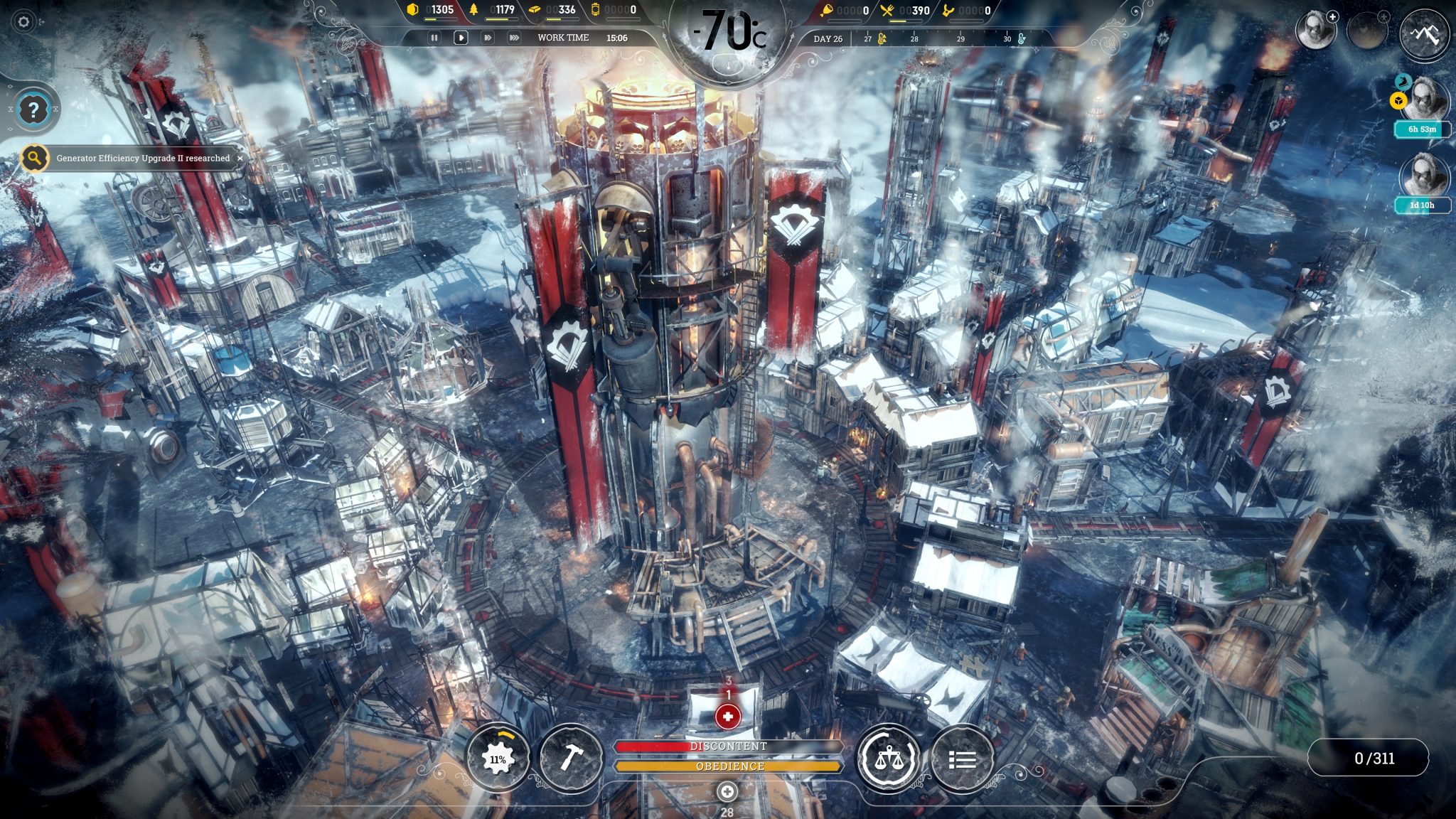The width and height of the screenshot is (1456, 819).
Task: Open the Generator Efficiency research notification
Action: [x=142, y=158]
